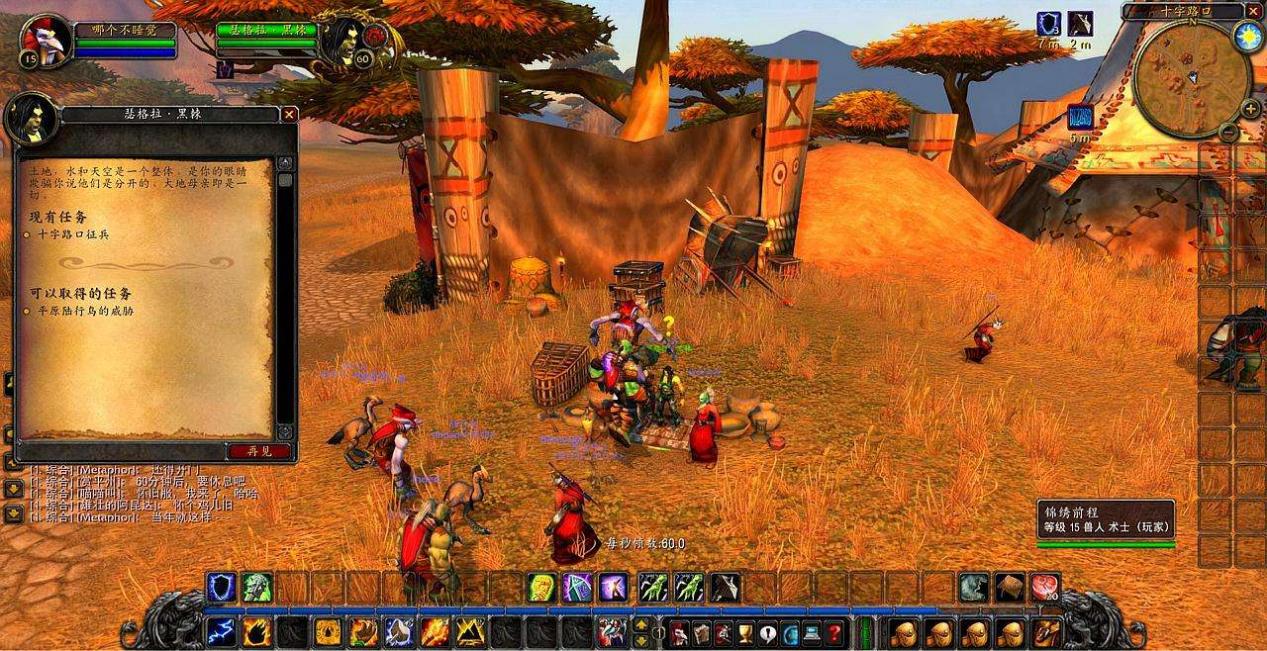Click the target portrait of 瑟格拉·黑棘
1267x651 pixels.
[345, 42]
